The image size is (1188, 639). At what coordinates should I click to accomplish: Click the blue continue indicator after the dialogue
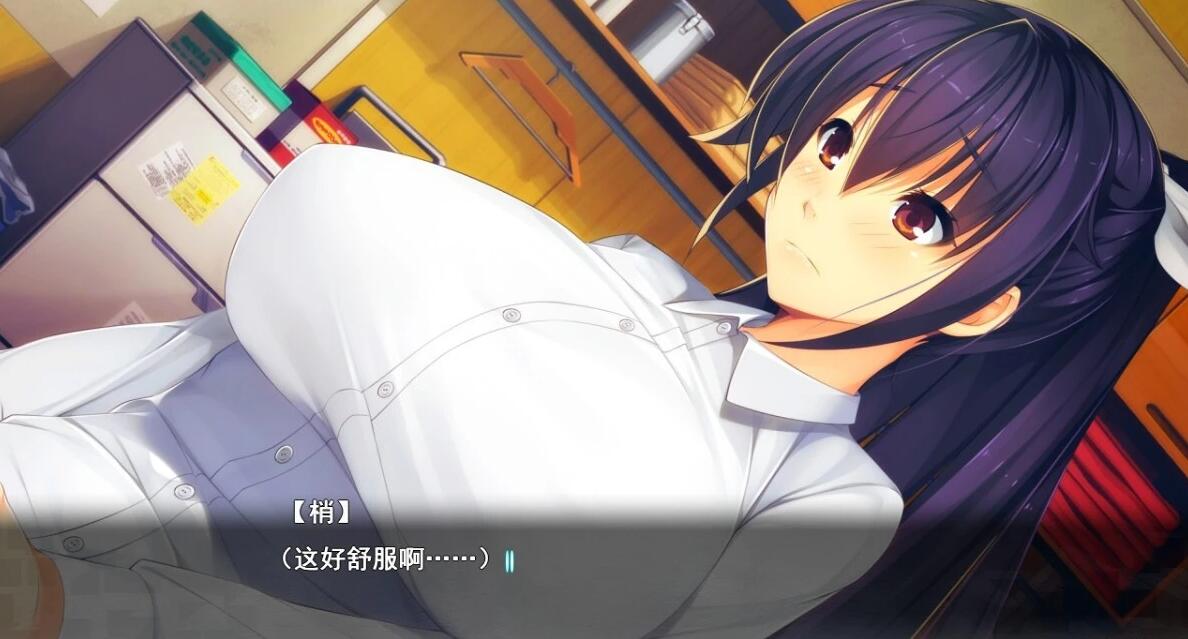click(509, 560)
